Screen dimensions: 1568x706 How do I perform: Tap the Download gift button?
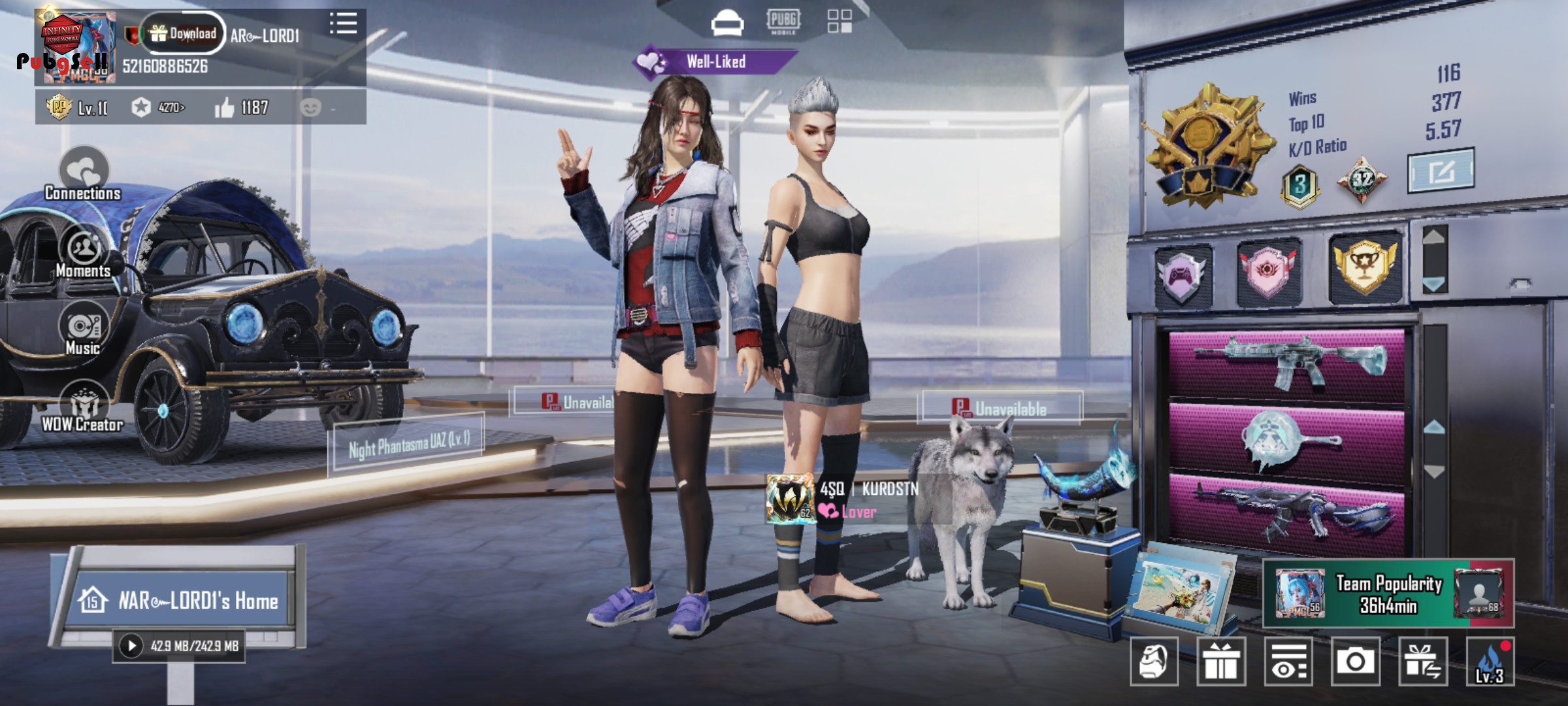(x=184, y=33)
